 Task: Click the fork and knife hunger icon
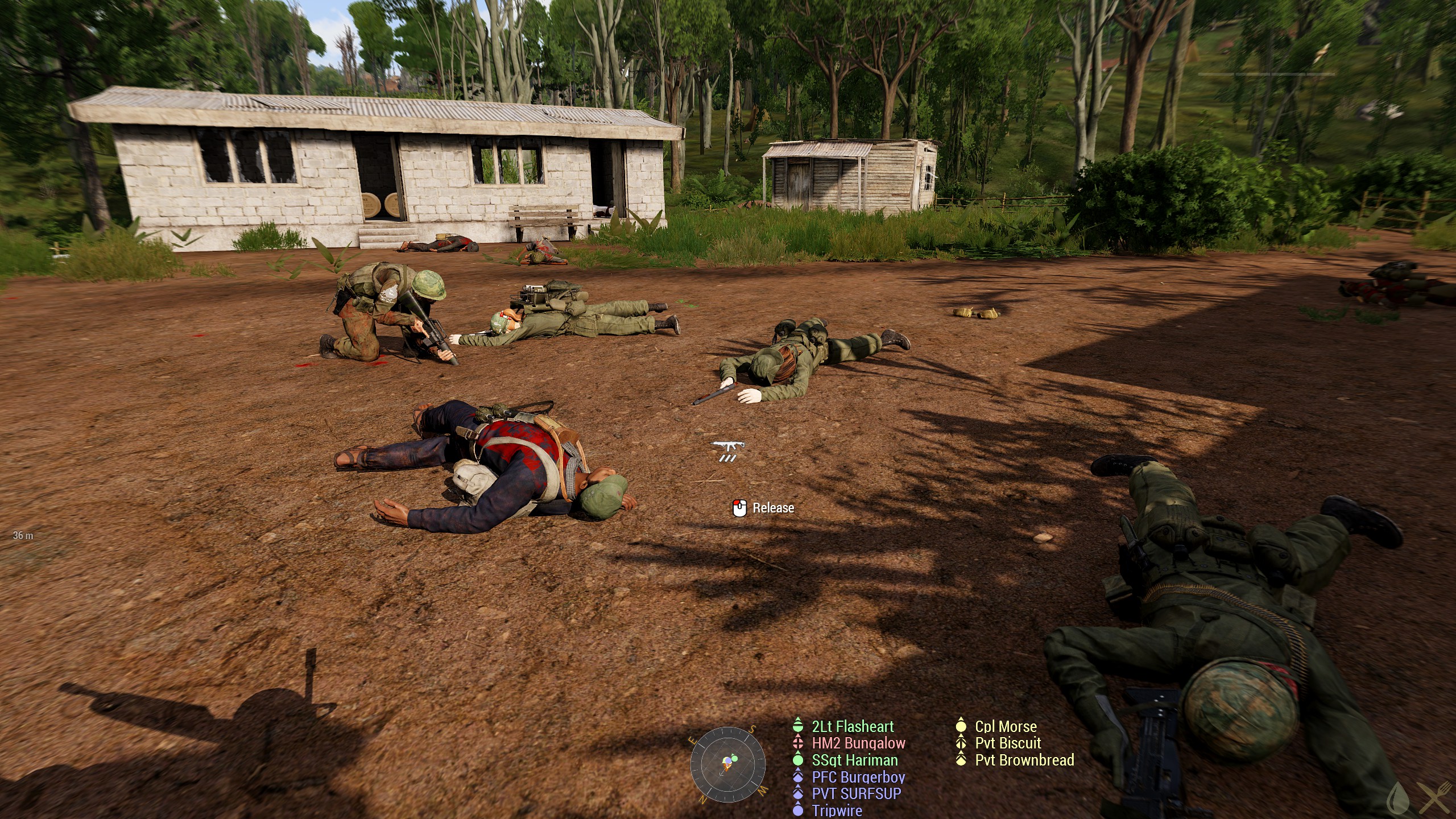coord(1434,798)
